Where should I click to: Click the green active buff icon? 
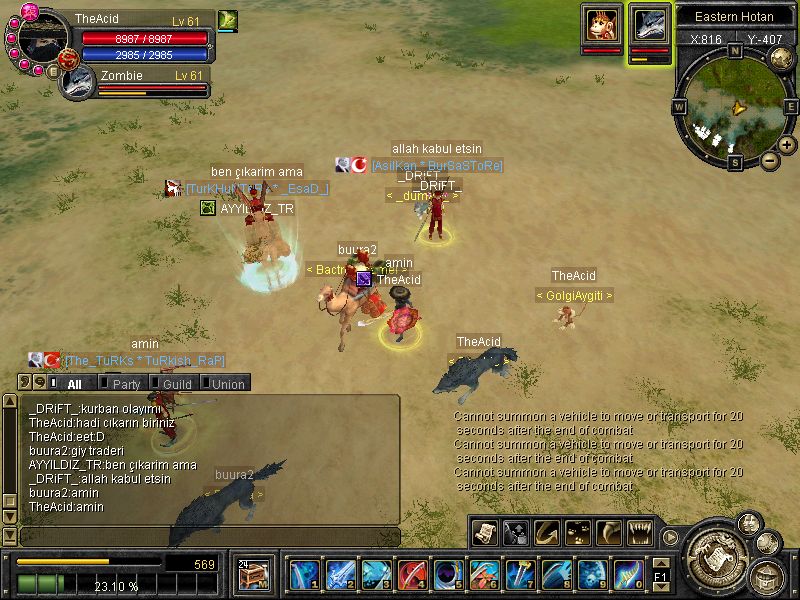(x=227, y=20)
